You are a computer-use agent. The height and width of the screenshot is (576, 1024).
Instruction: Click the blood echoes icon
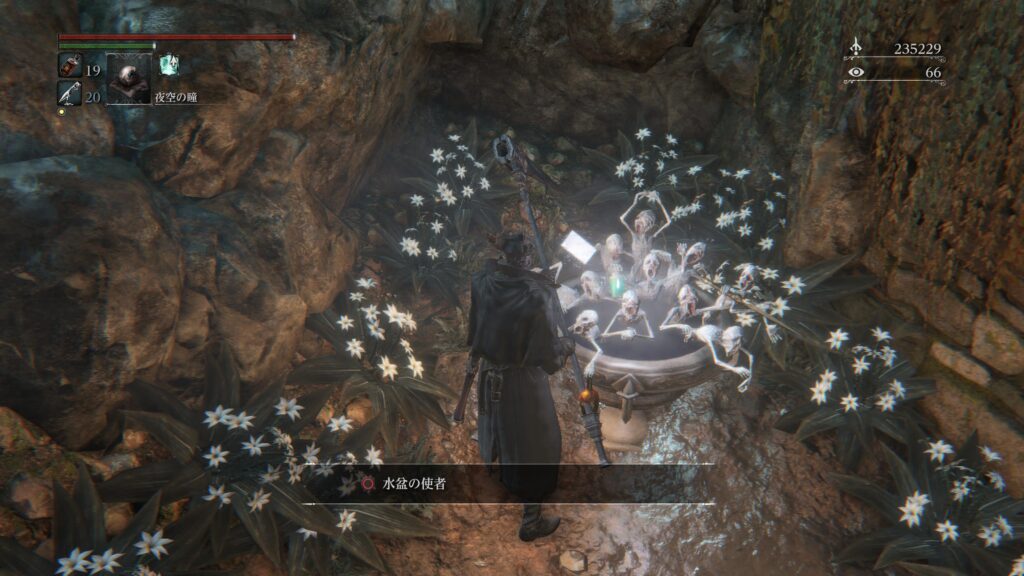855,46
